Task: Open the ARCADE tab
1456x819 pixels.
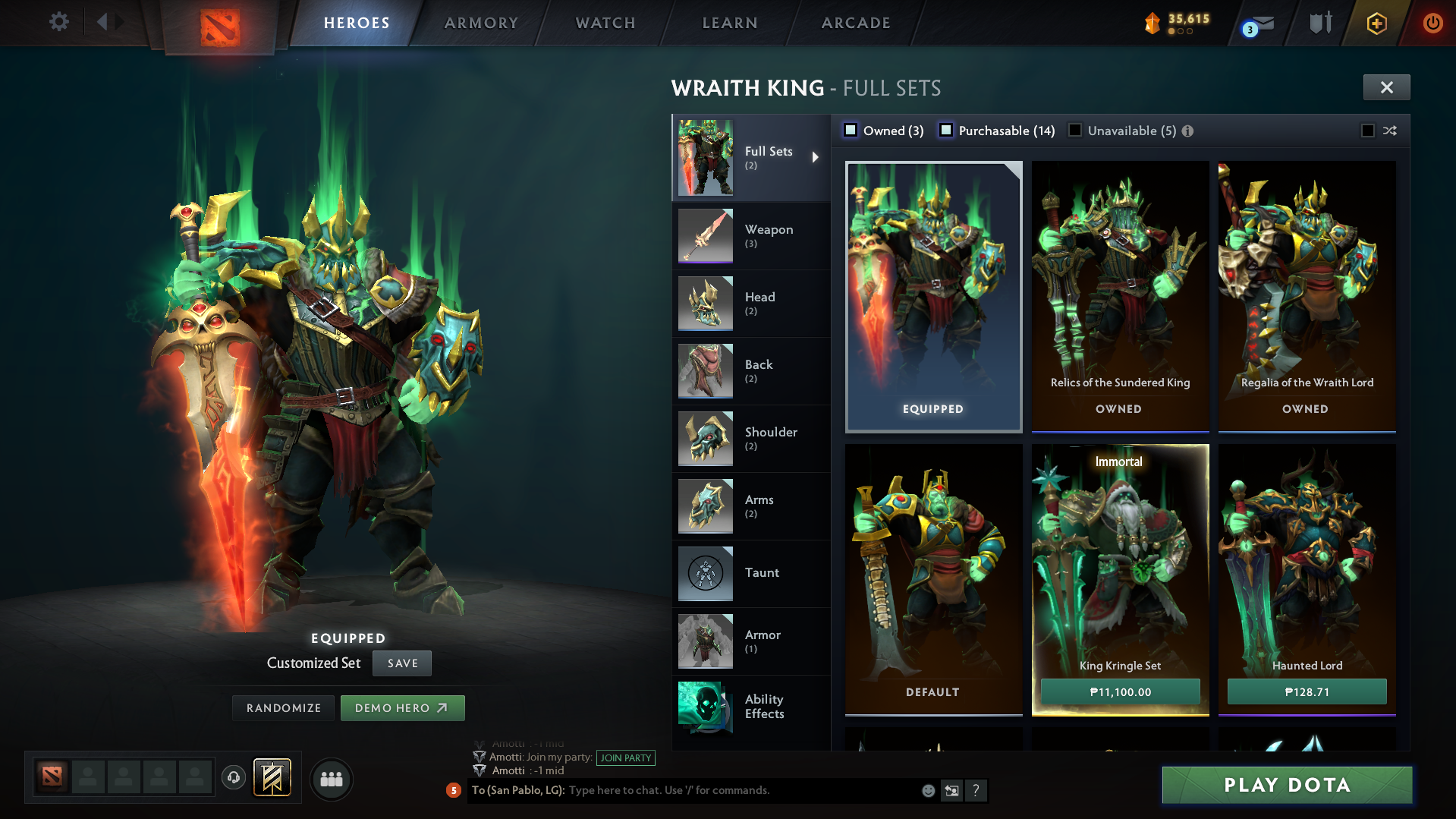Action: click(x=855, y=23)
